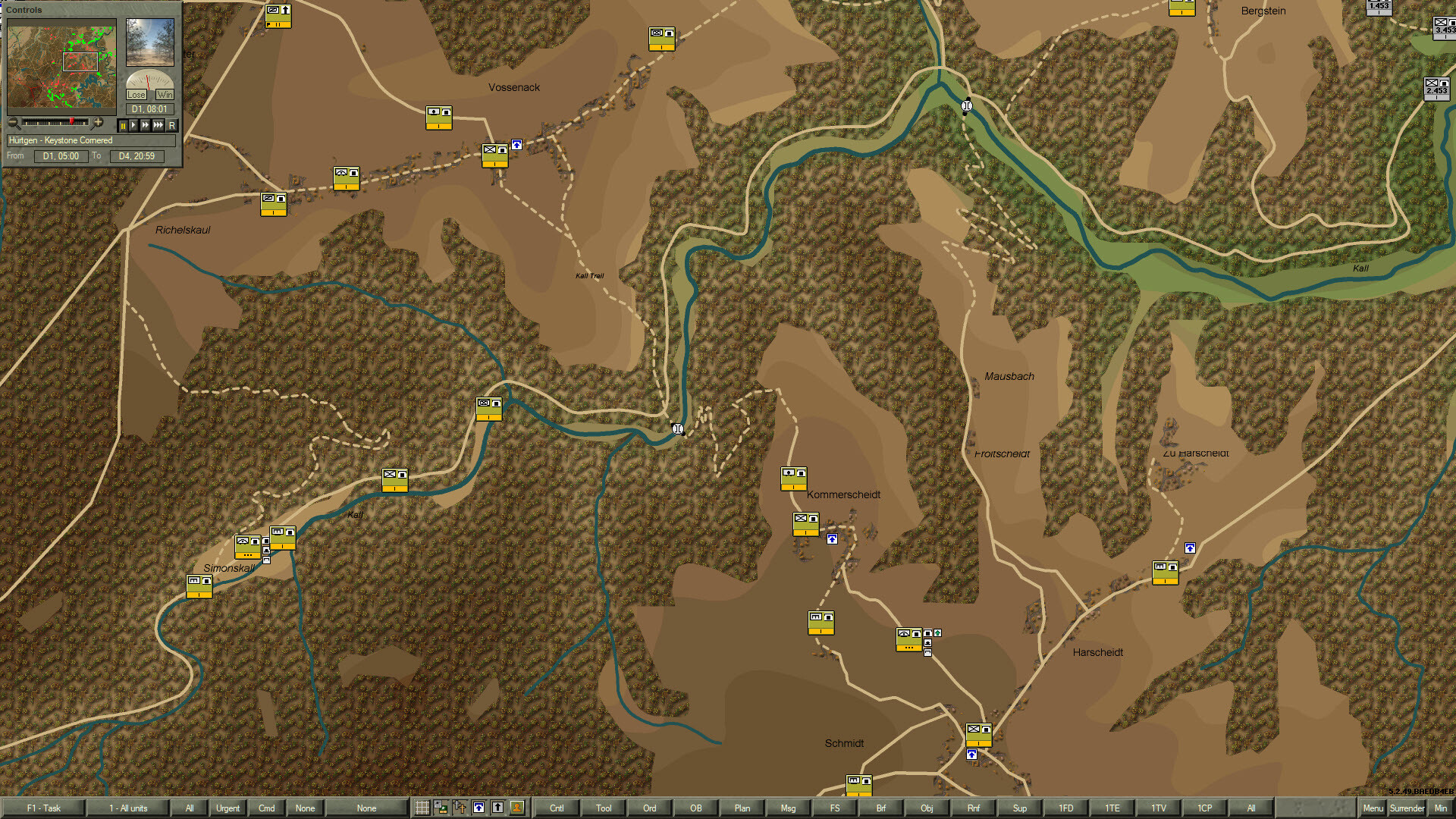Viewport: 1456px width, 819px height.
Task: Click the zoom-in magnifier in Controls panel
Action: (98, 123)
